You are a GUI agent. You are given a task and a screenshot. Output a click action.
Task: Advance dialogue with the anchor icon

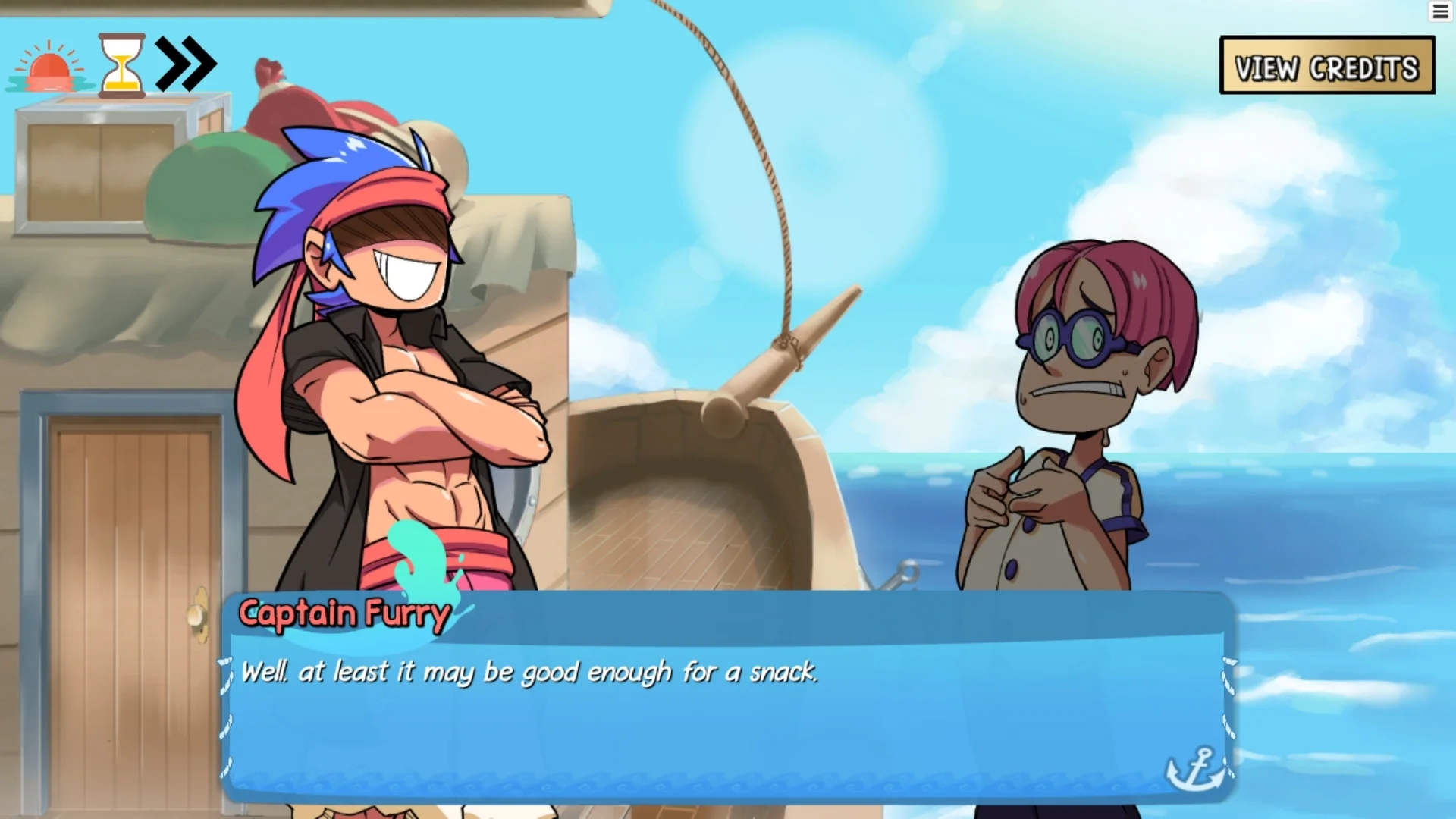point(1194,768)
